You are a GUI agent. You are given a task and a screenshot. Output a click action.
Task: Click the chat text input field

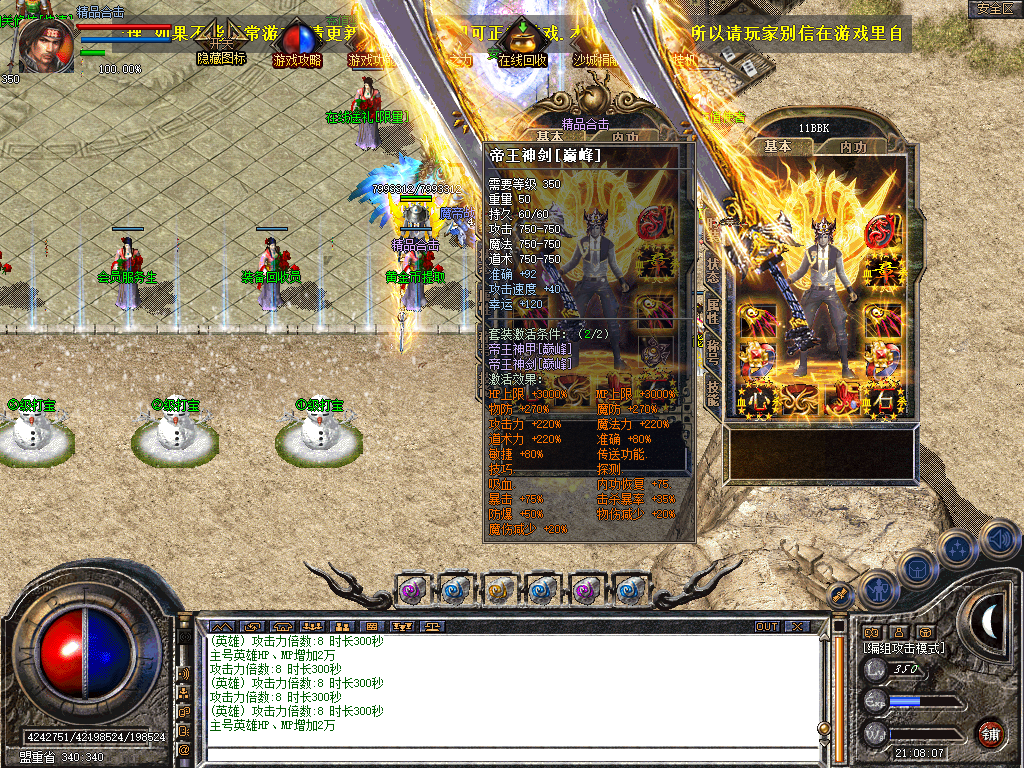(x=510, y=750)
